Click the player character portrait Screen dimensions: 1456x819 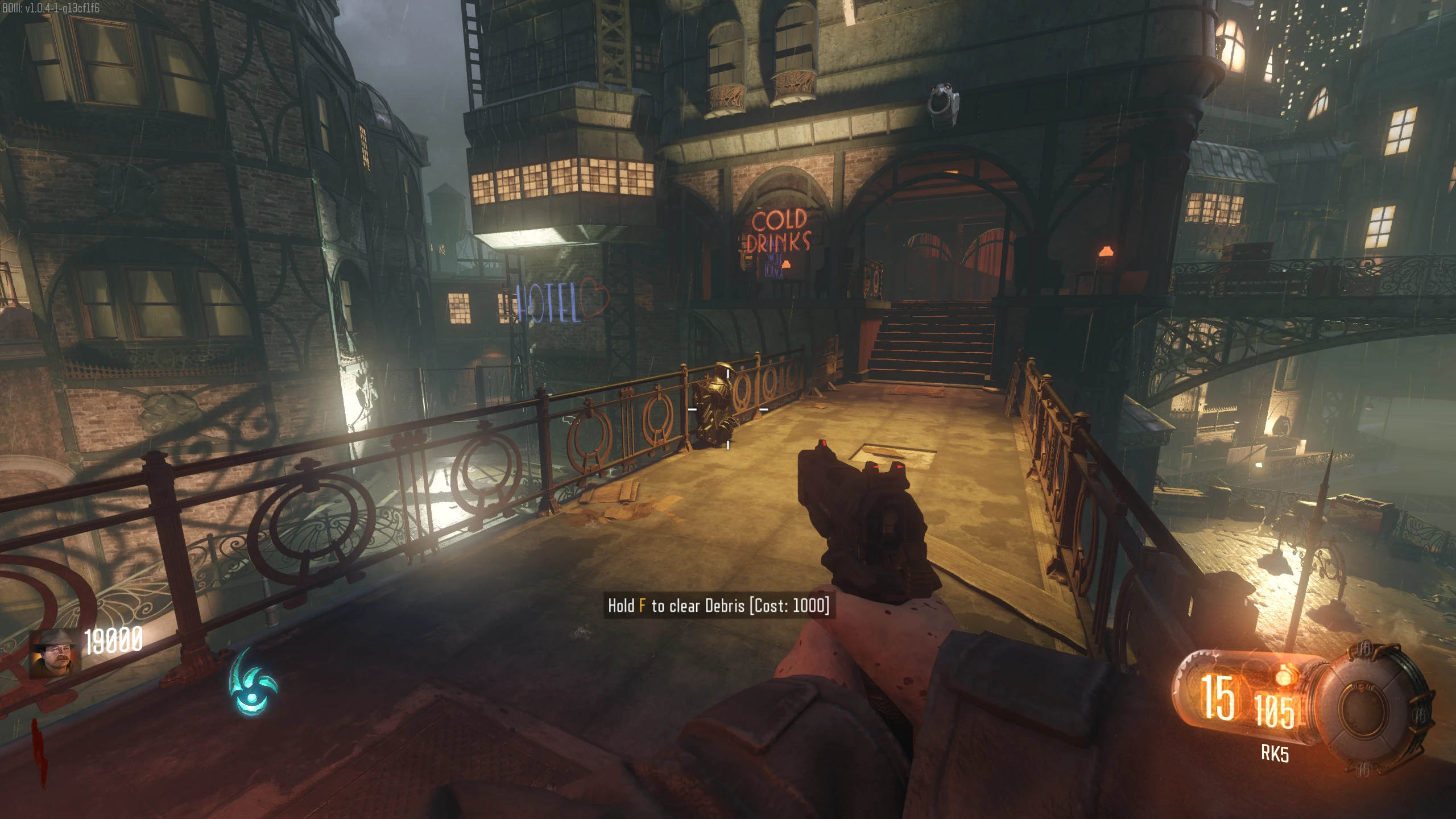(55, 652)
